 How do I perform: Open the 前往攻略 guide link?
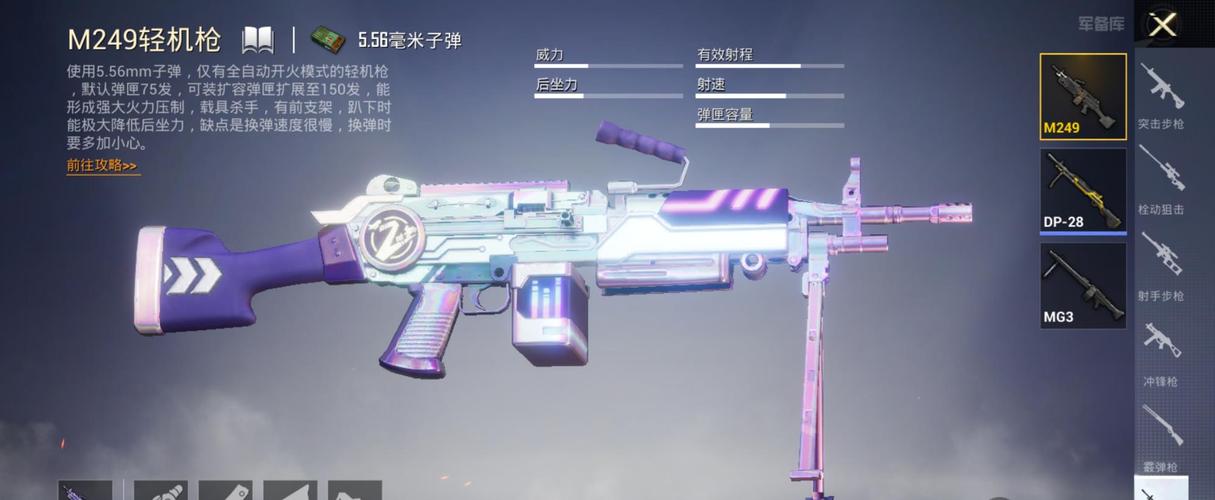102,166
